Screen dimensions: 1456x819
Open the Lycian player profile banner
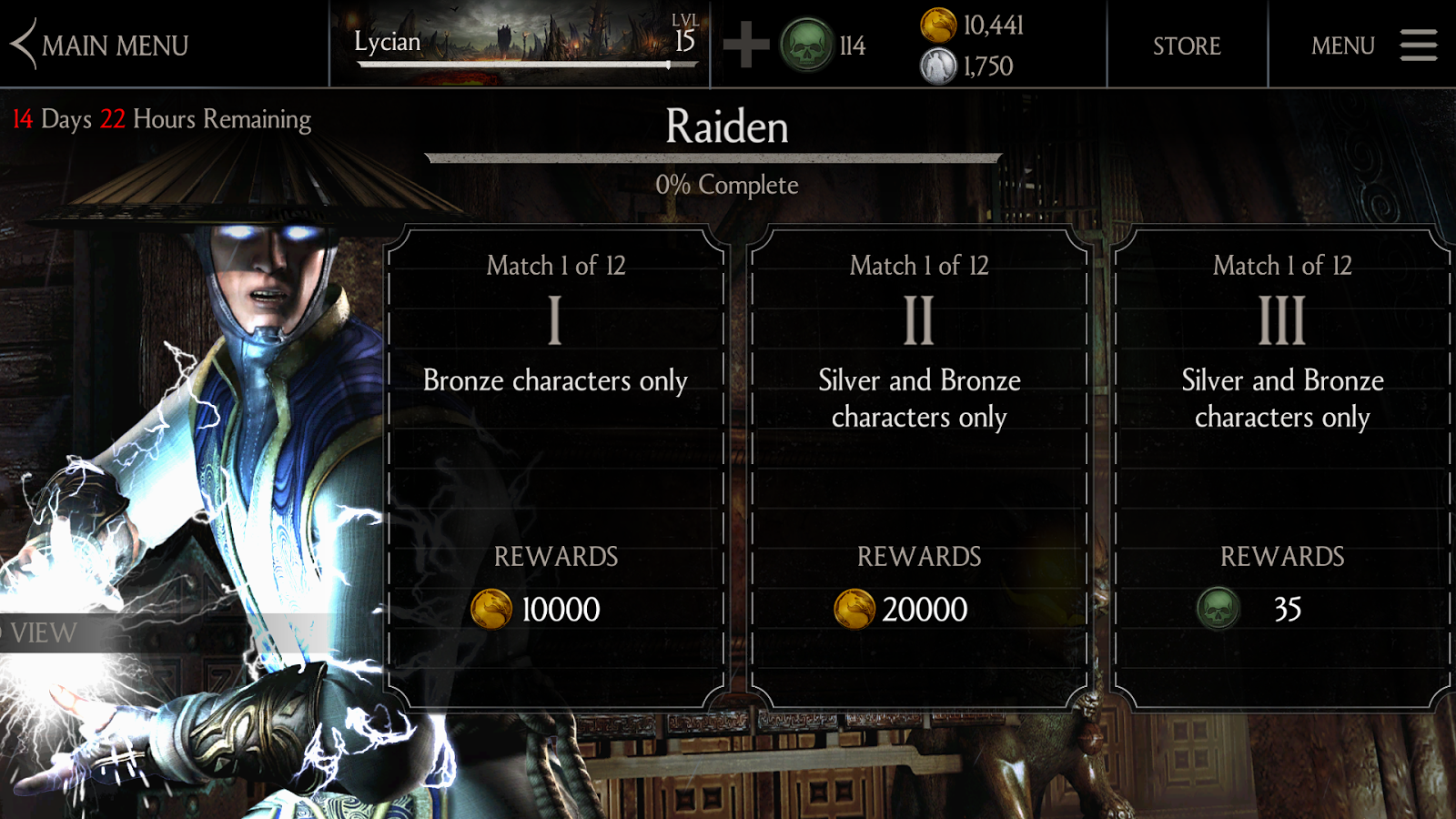coord(520,44)
